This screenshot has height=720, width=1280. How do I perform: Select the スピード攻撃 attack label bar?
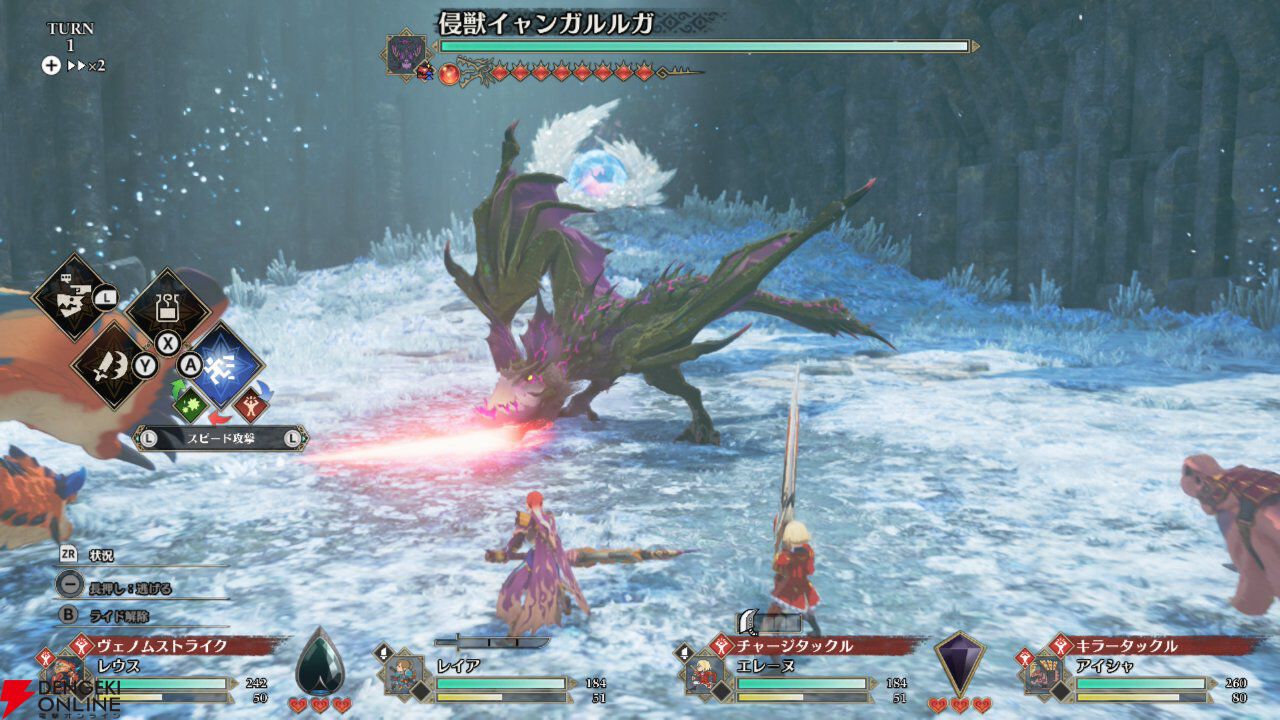point(221,438)
